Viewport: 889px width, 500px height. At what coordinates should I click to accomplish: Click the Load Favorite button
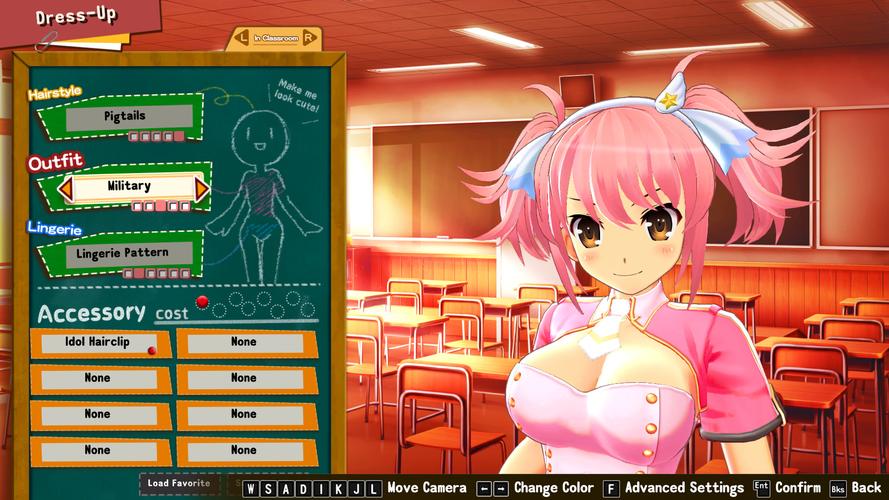(179, 484)
